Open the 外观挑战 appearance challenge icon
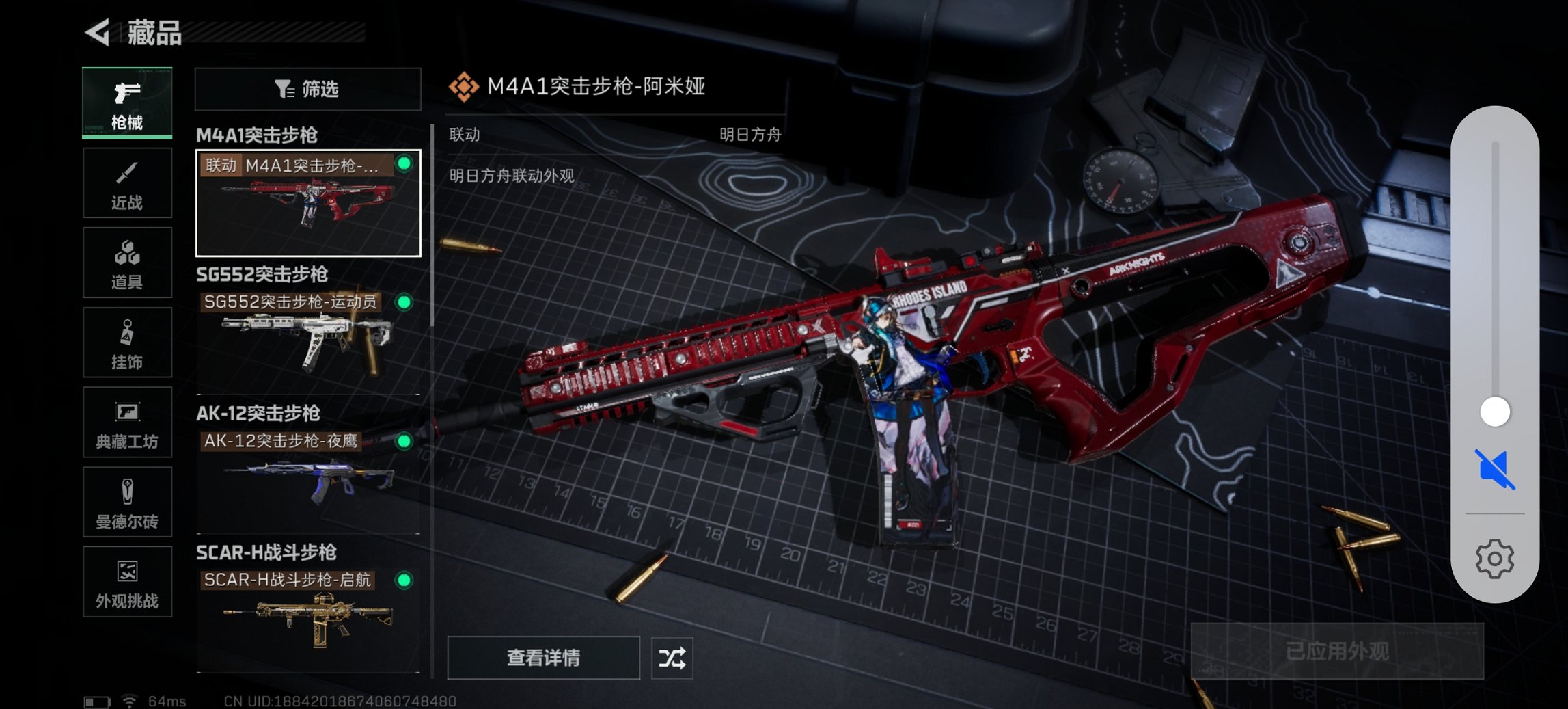1568x709 pixels. (127, 583)
